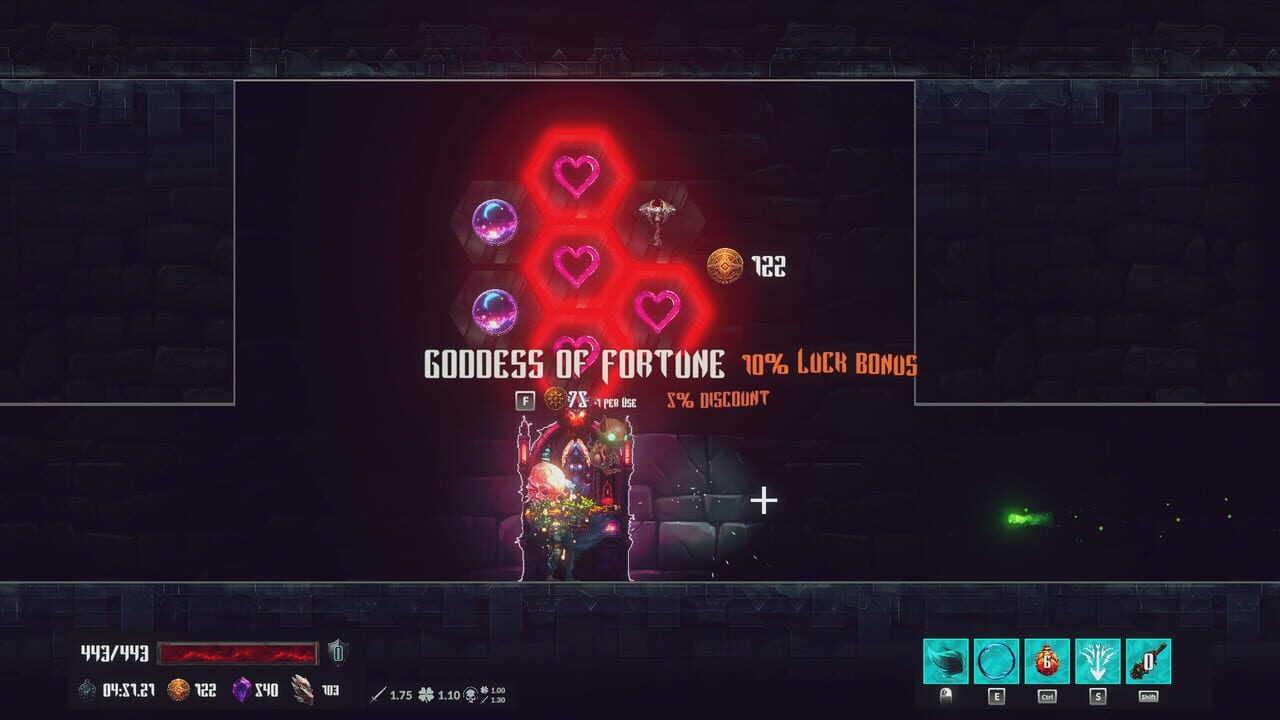Click the 10% Luck Bonus text
Image resolution: width=1280 pixels, height=720 pixels.
coord(828,363)
